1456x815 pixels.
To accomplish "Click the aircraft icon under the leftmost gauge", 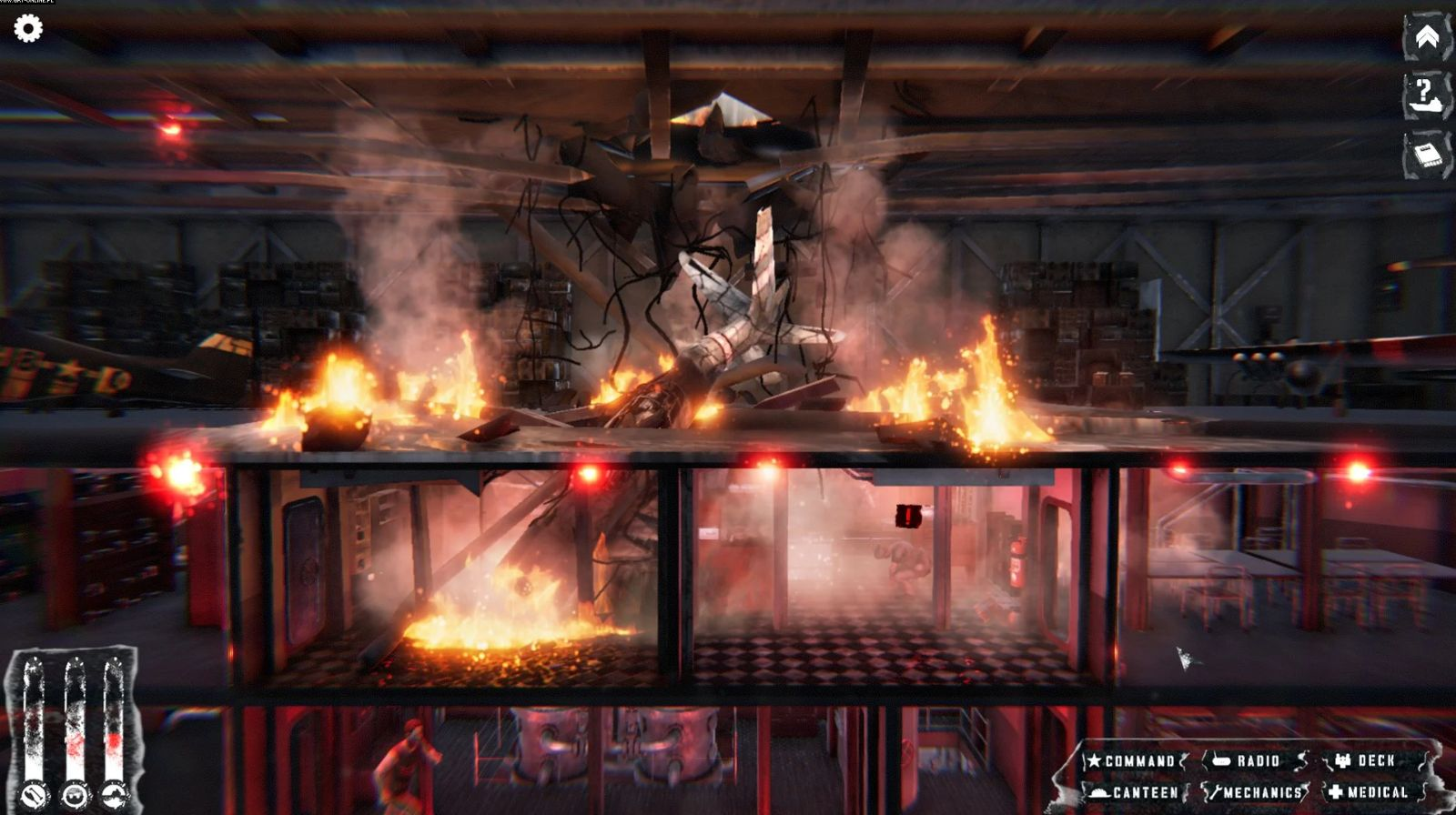I will pos(35,794).
